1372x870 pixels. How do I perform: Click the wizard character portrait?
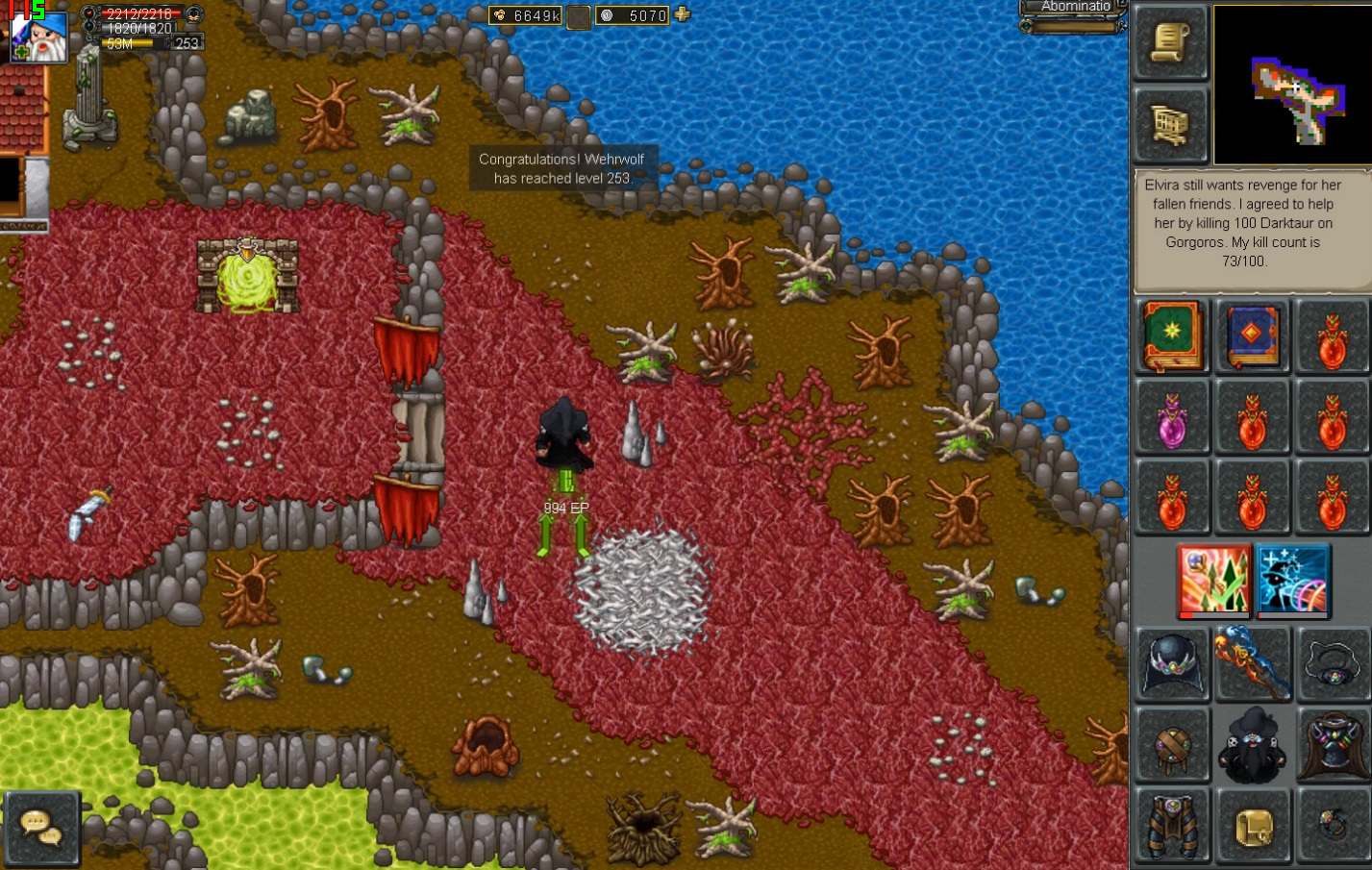pos(38,36)
